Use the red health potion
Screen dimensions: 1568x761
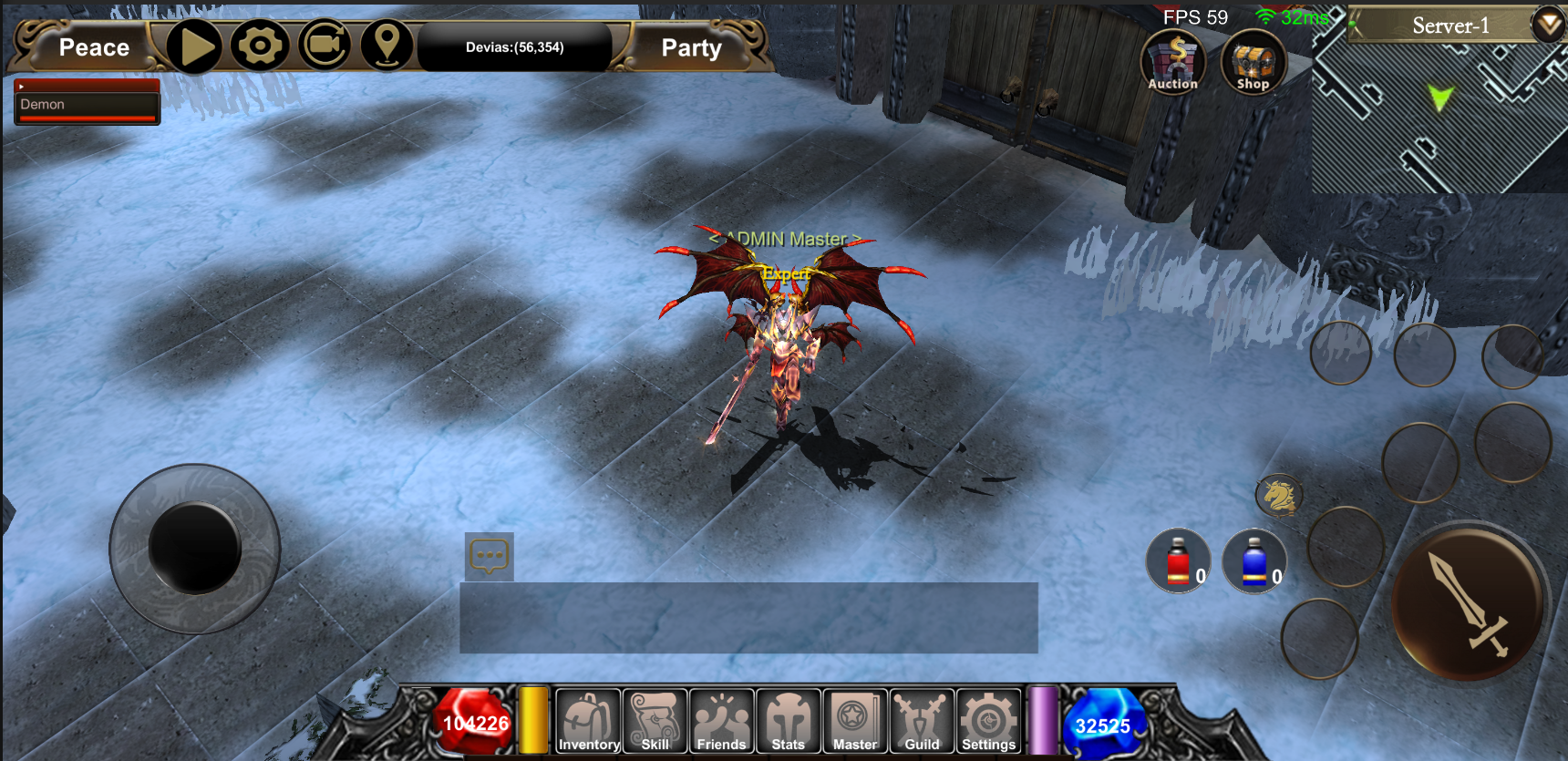pos(1179,561)
